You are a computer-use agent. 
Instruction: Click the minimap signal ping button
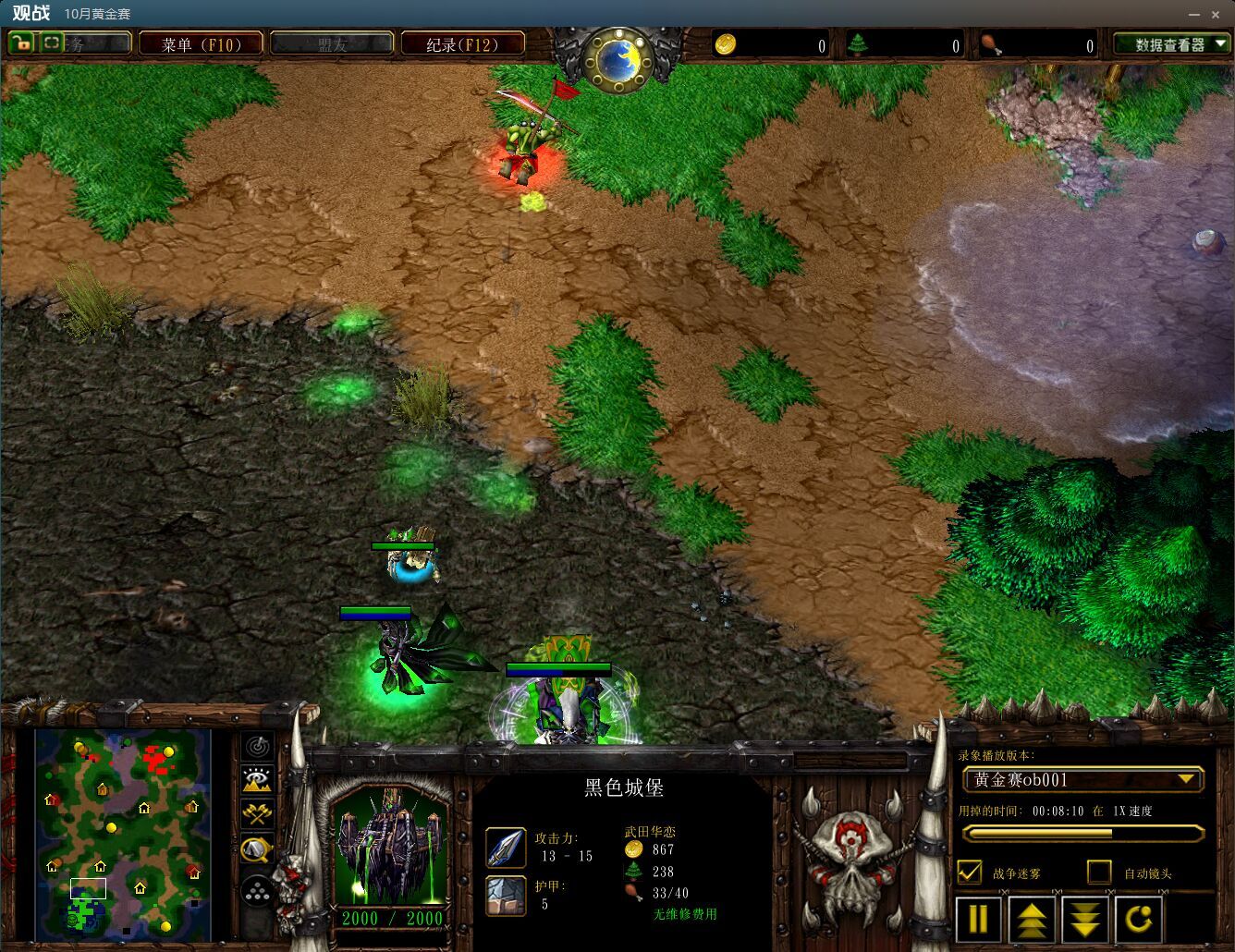click(x=257, y=745)
